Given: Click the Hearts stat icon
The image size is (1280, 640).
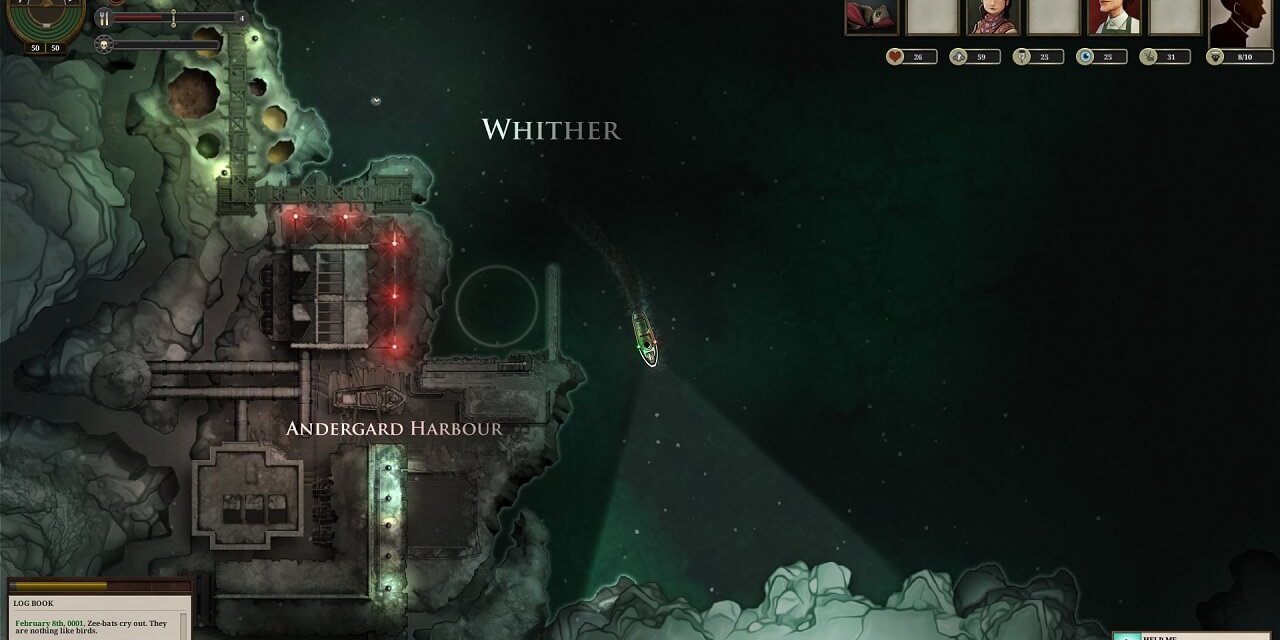Looking at the screenshot, I should click(x=896, y=57).
